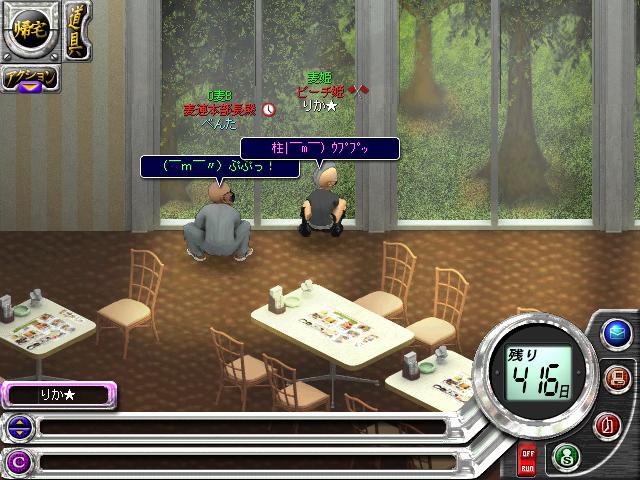
Task: Click the purple up-down arrow chat button
Action: tap(19, 428)
